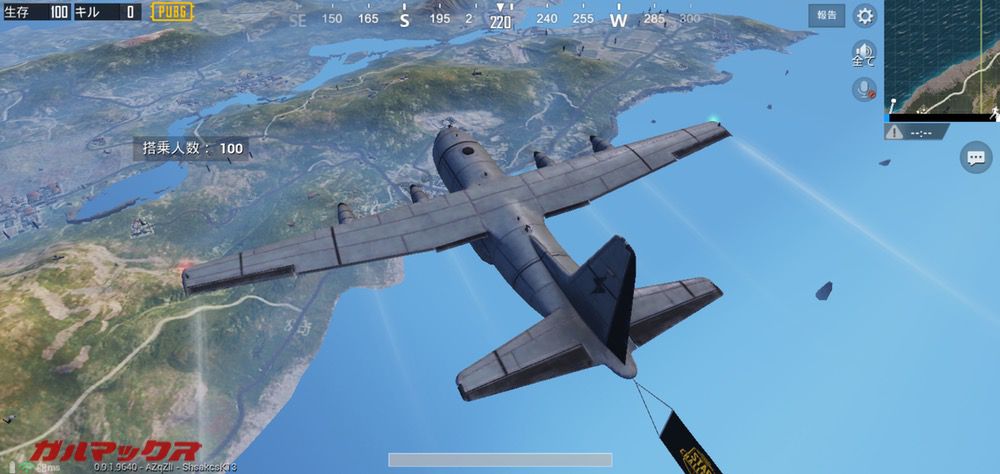Screen dimensions: 1000x474
Task: Toggle the microphone button
Action: pyautogui.click(x=863, y=89)
